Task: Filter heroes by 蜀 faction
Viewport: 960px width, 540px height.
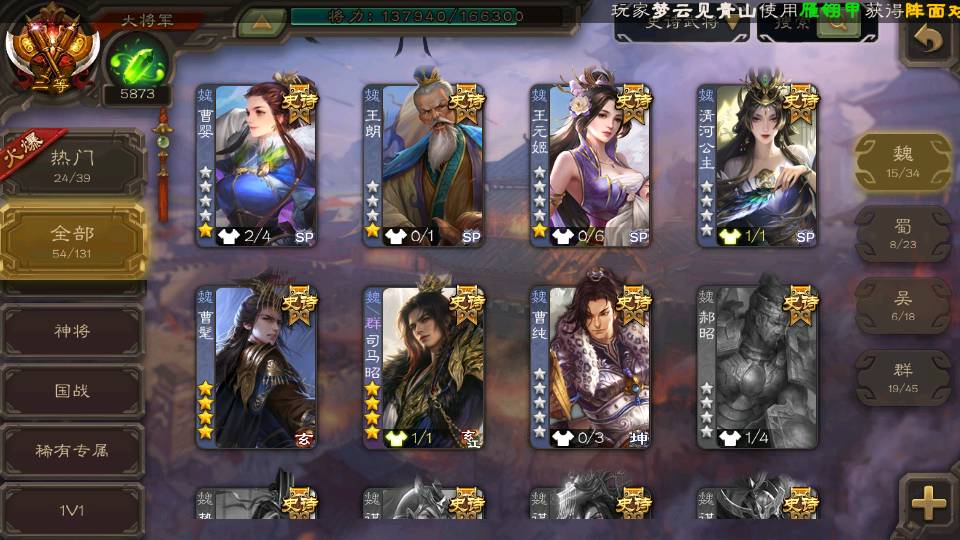Action: (903, 234)
